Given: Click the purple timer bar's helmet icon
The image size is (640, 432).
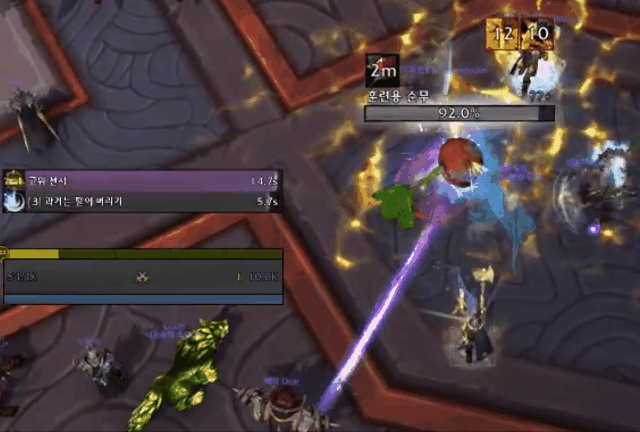Looking at the screenshot, I should [13, 181].
